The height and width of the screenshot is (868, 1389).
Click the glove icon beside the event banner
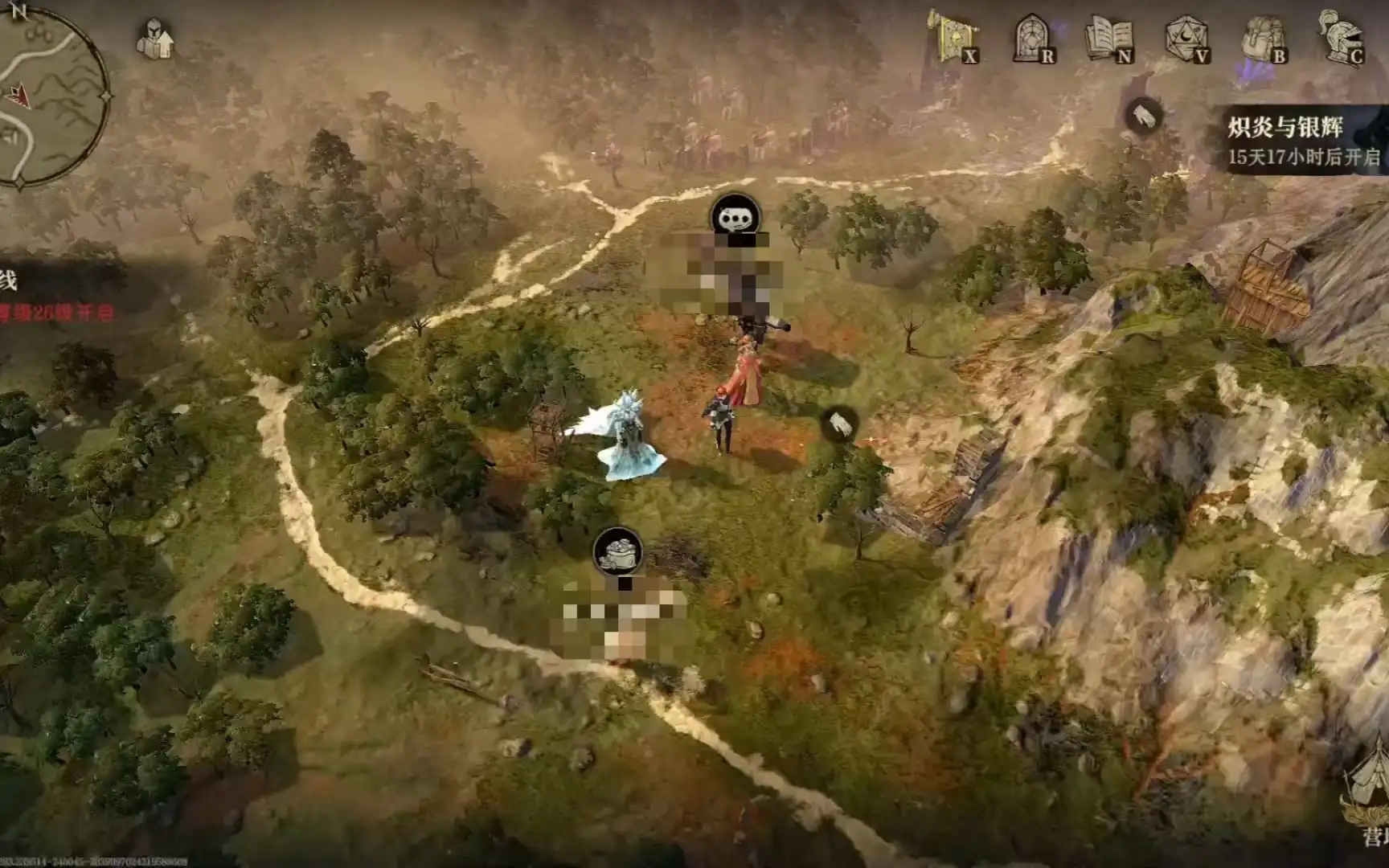1142,117
